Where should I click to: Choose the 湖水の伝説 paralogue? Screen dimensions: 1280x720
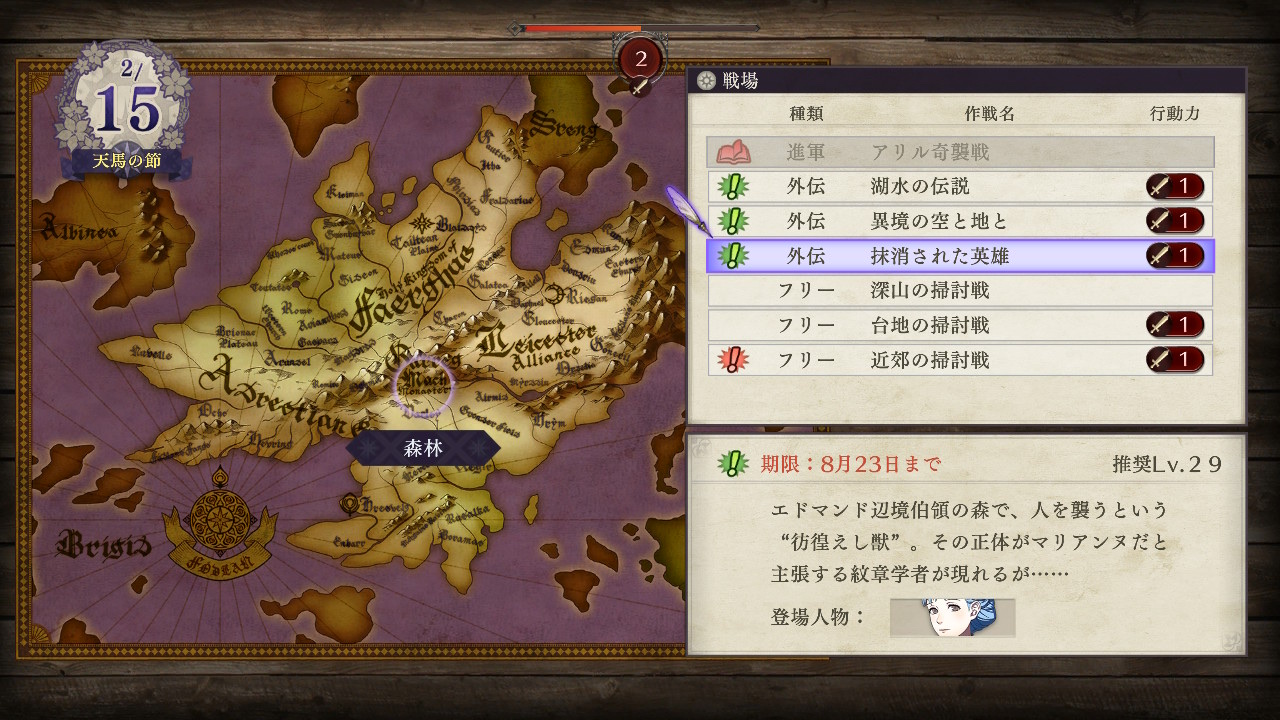pyautogui.click(x=960, y=187)
